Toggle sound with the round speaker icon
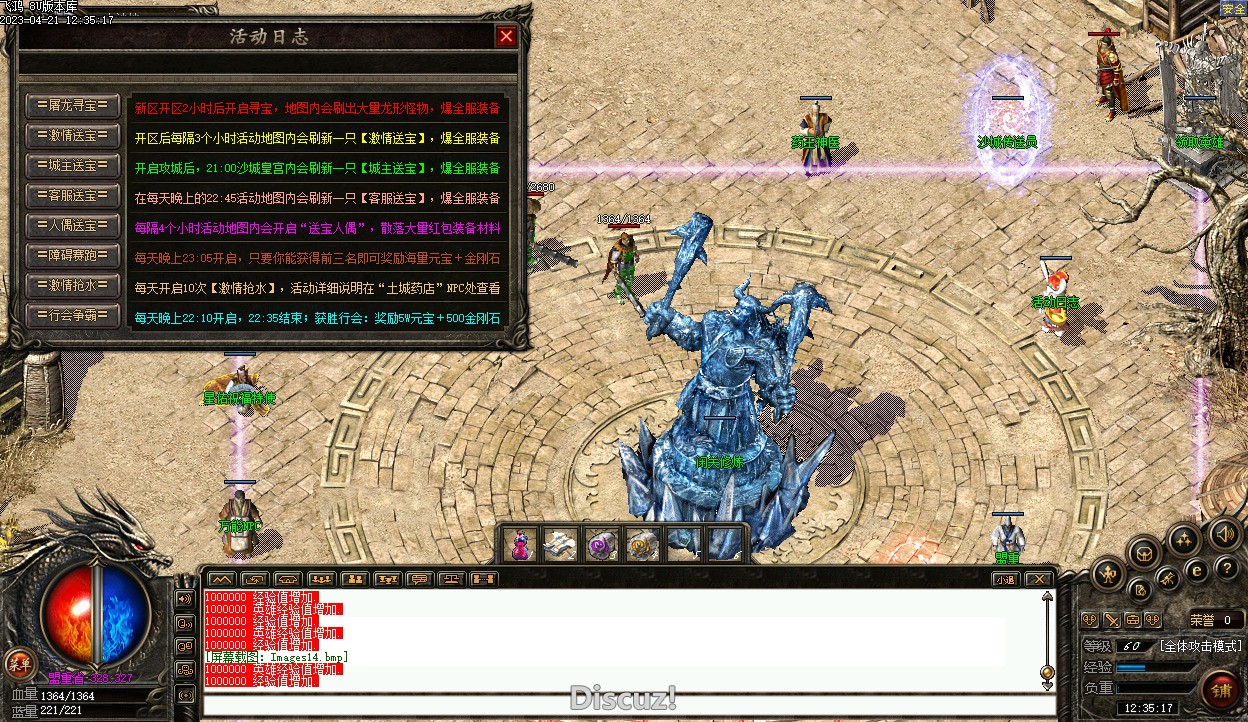 pyautogui.click(x=1223, y=534)
